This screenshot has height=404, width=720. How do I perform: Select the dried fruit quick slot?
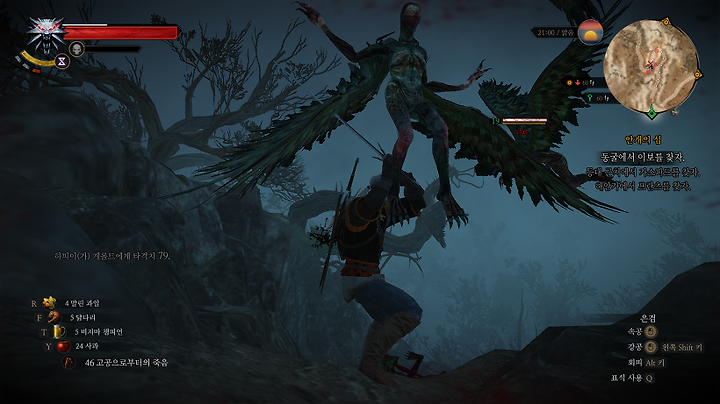coord(48,302)
